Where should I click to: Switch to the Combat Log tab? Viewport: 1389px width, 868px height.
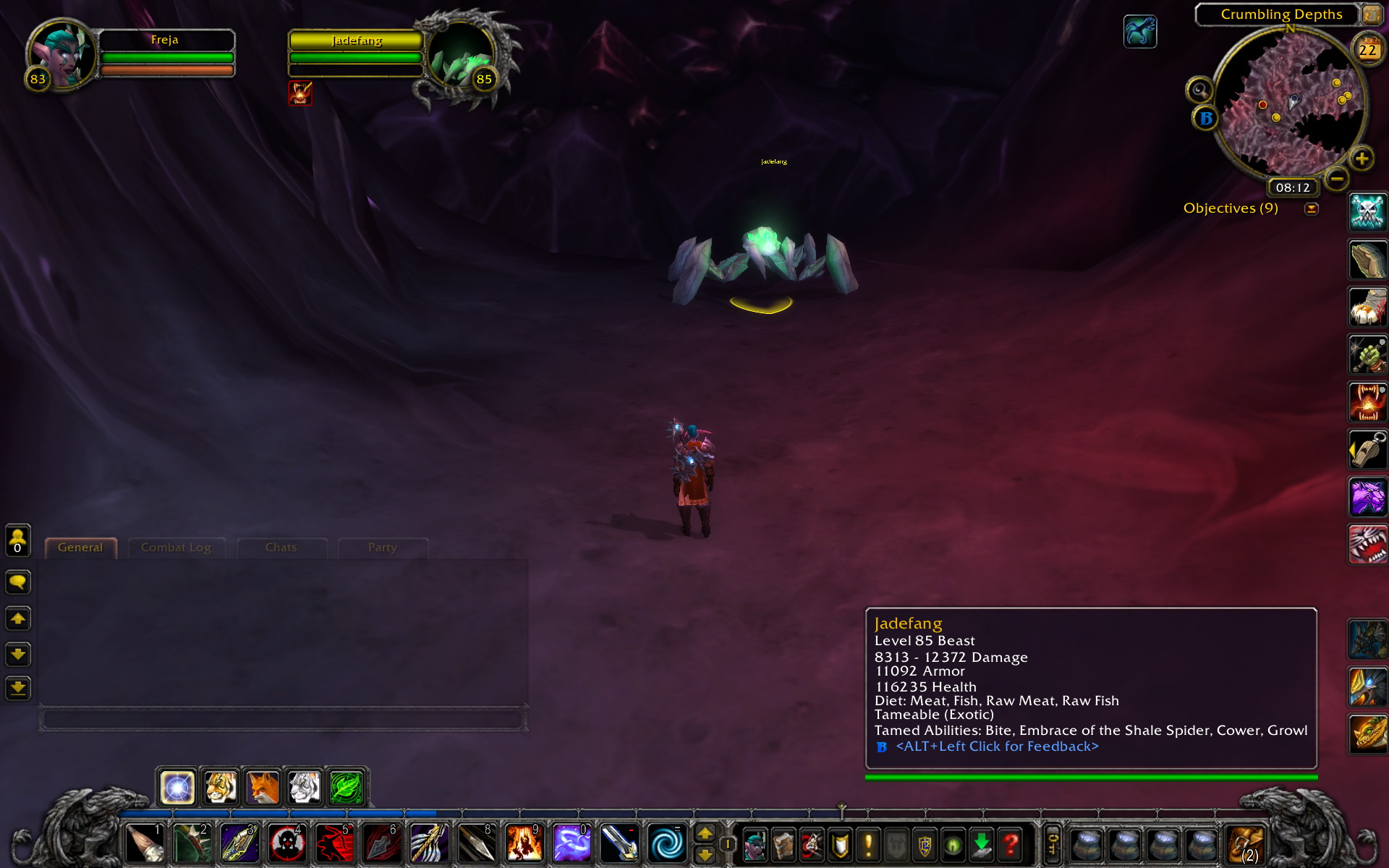[176, 548]
